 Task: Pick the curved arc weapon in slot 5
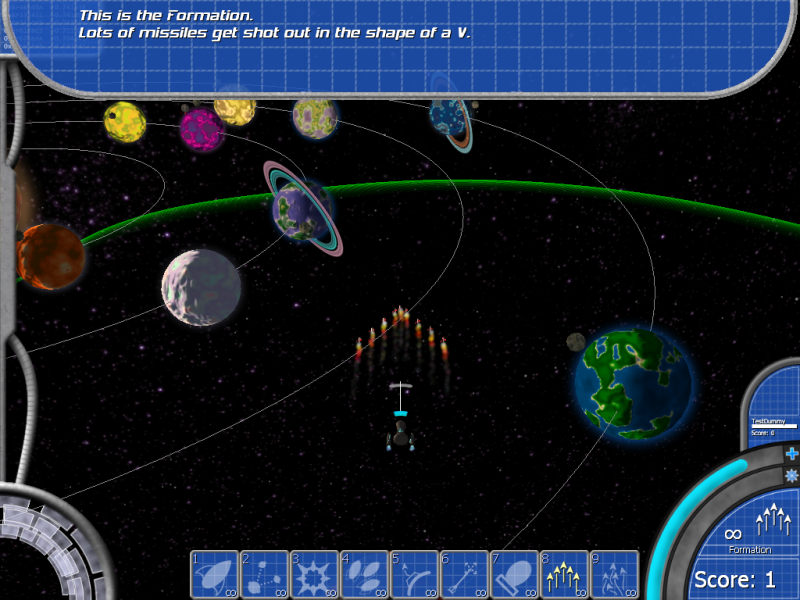pyautogui.click(x=415, y=575)
